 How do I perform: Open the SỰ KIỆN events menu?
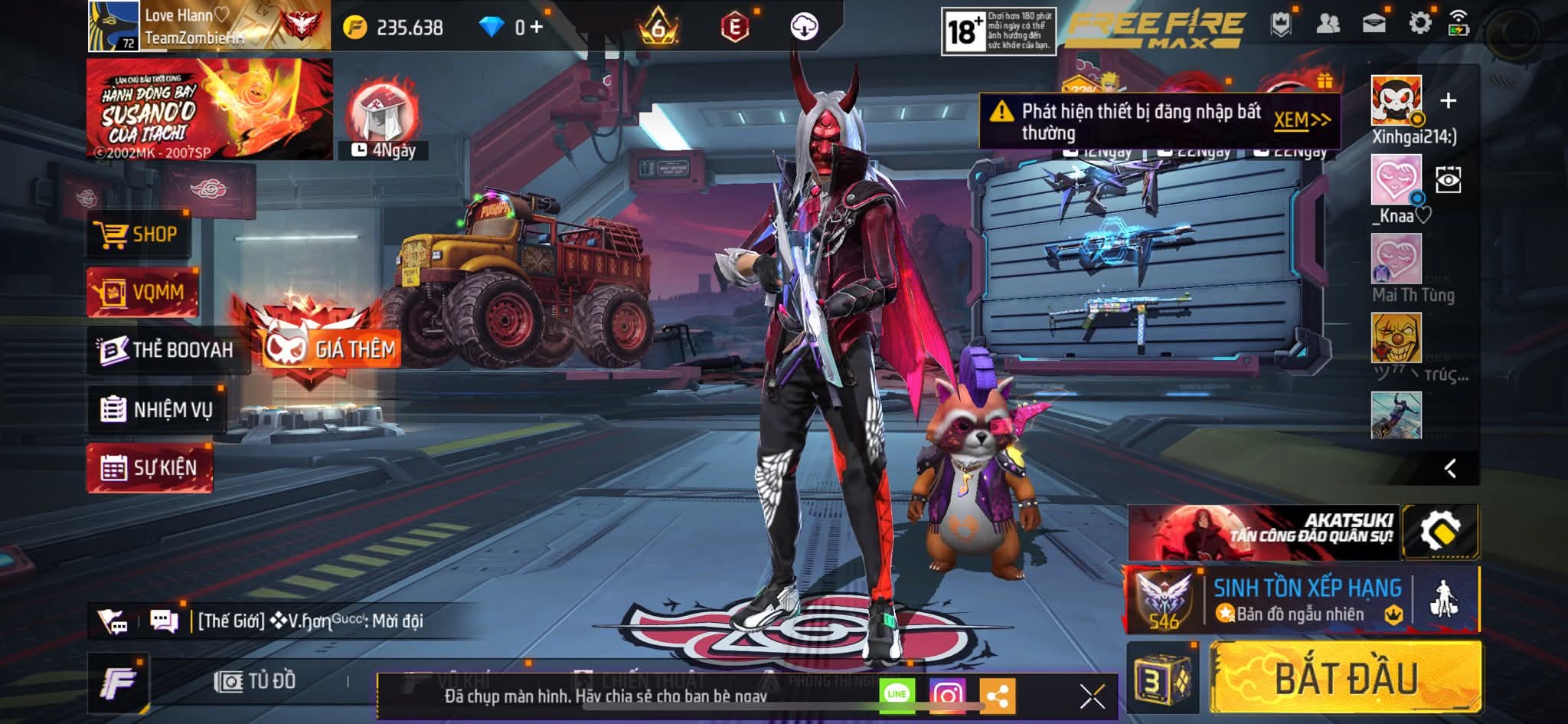pos(150,467)
